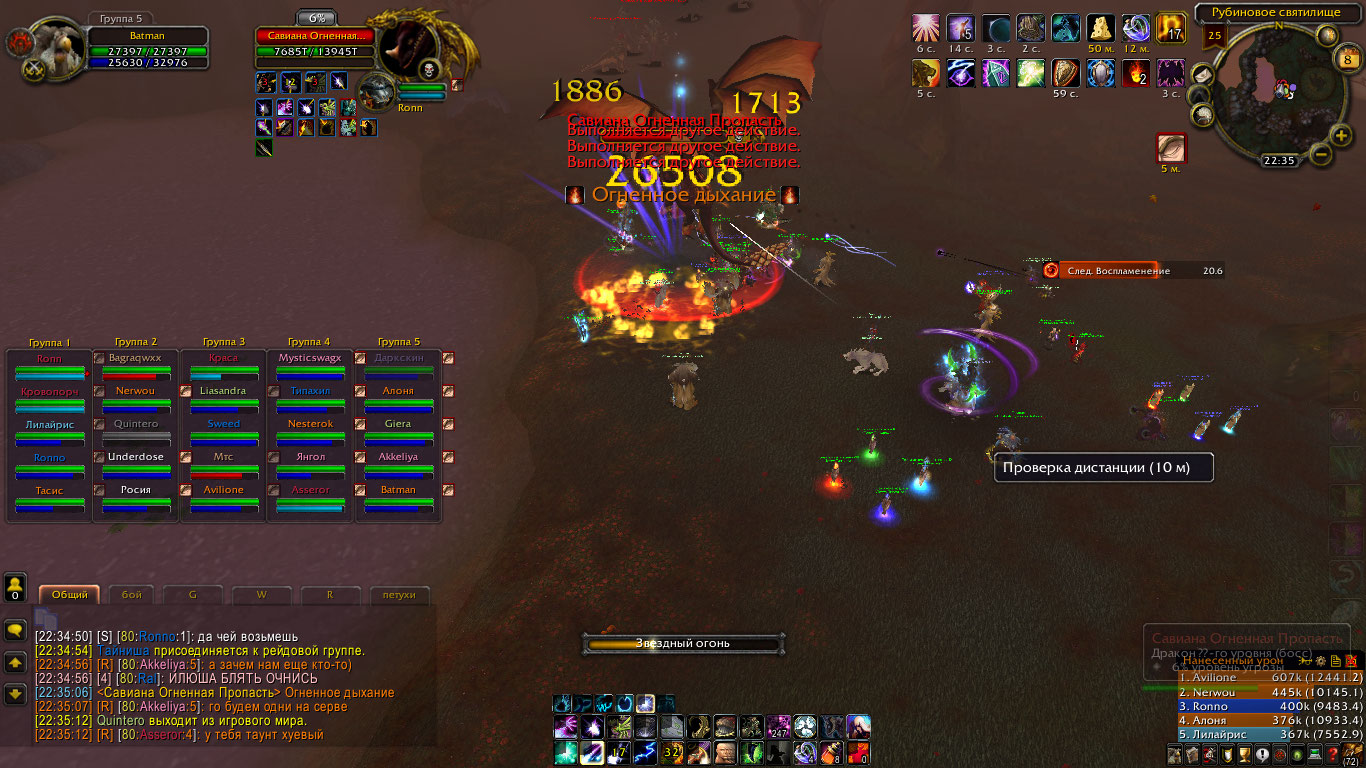Open the calendar button showing 8
1366x768 pixels.
pyautogui.click(x=1346, y=59)
